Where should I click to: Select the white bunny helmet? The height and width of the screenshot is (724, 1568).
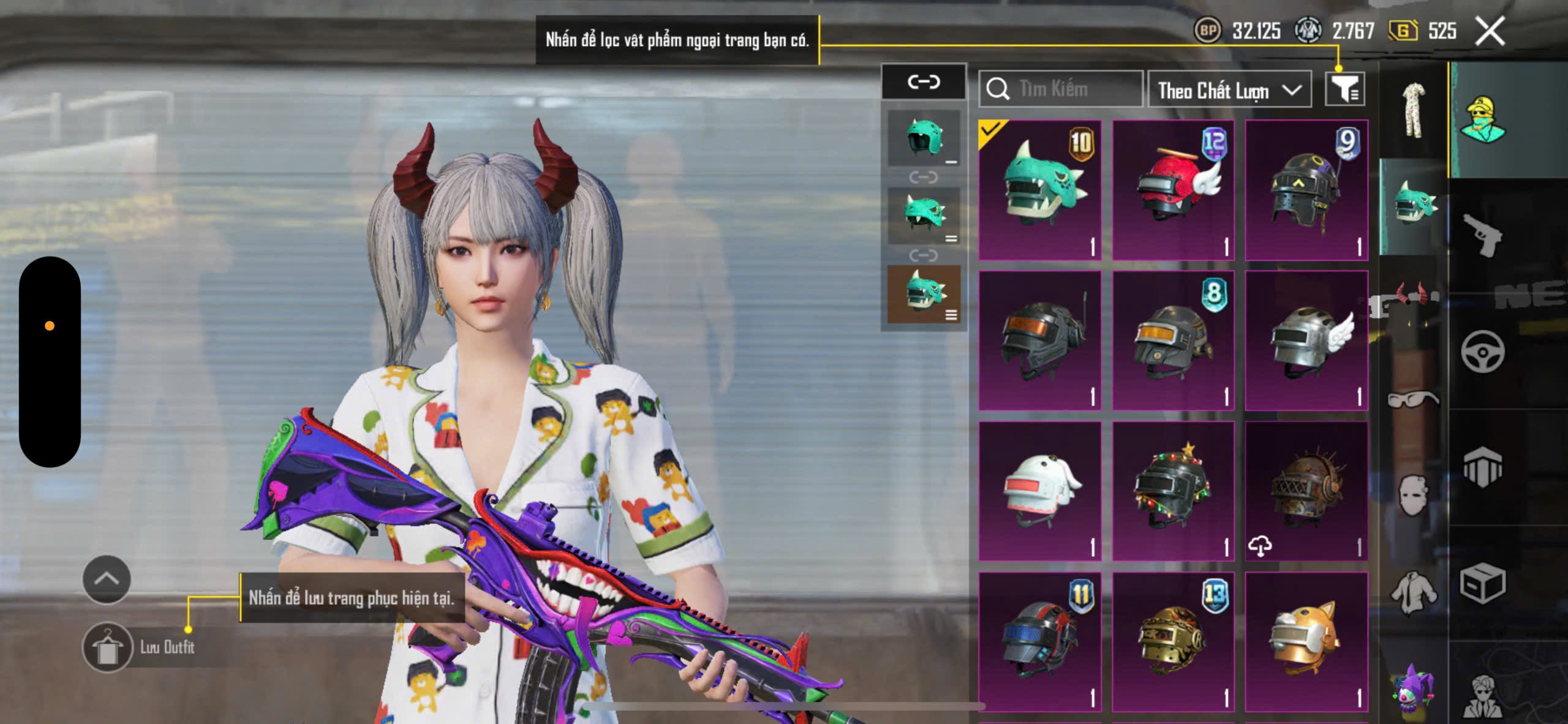pos(1039,491)
